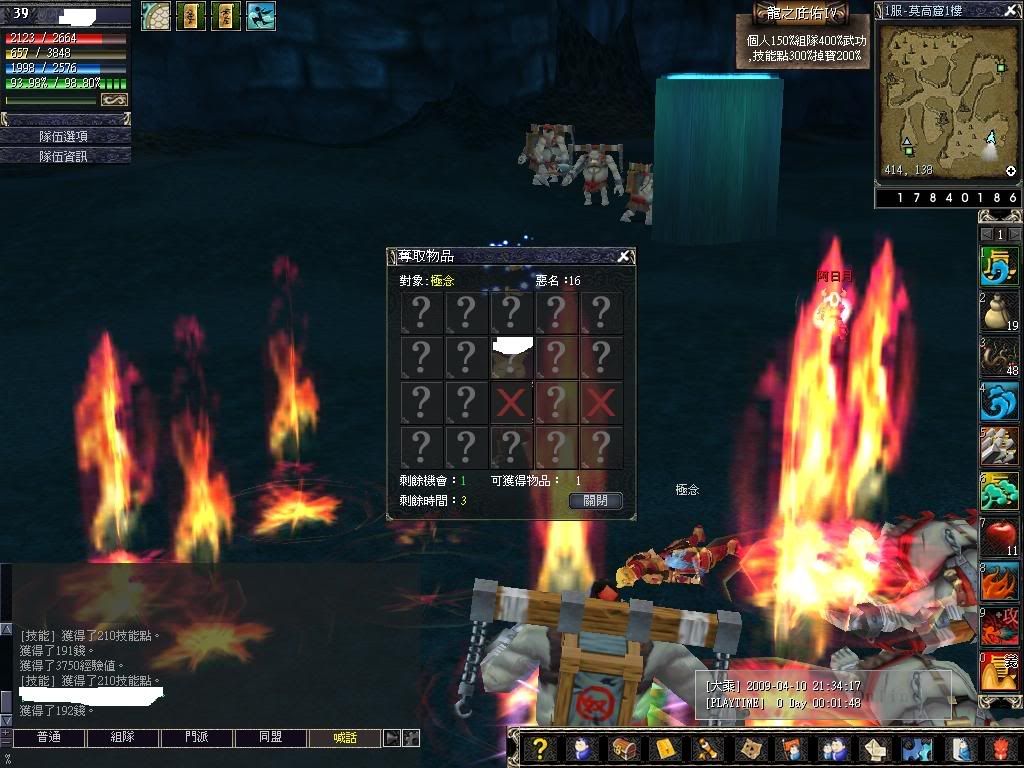Activate the blue wave skill in slot 4
The image size is (1024, 768).
pyautogui.click(x=999, y=403)
